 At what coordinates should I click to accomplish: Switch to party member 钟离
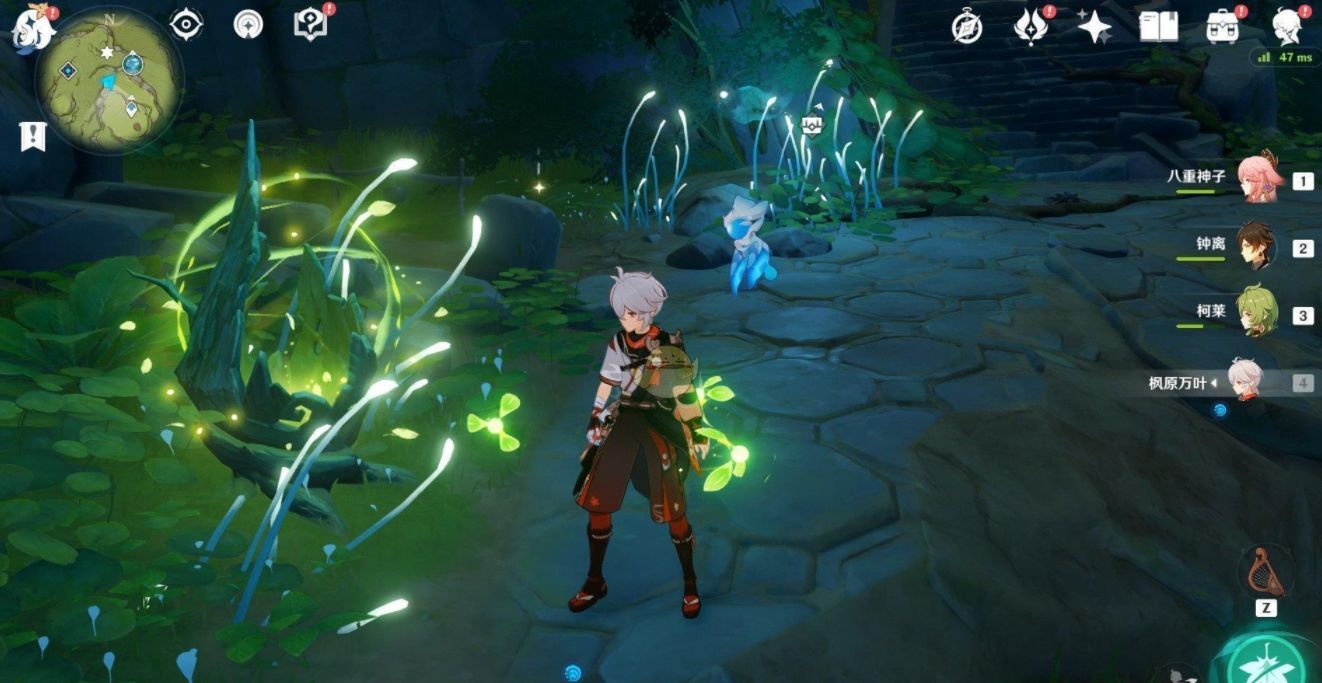click(x=1257, y=247)
